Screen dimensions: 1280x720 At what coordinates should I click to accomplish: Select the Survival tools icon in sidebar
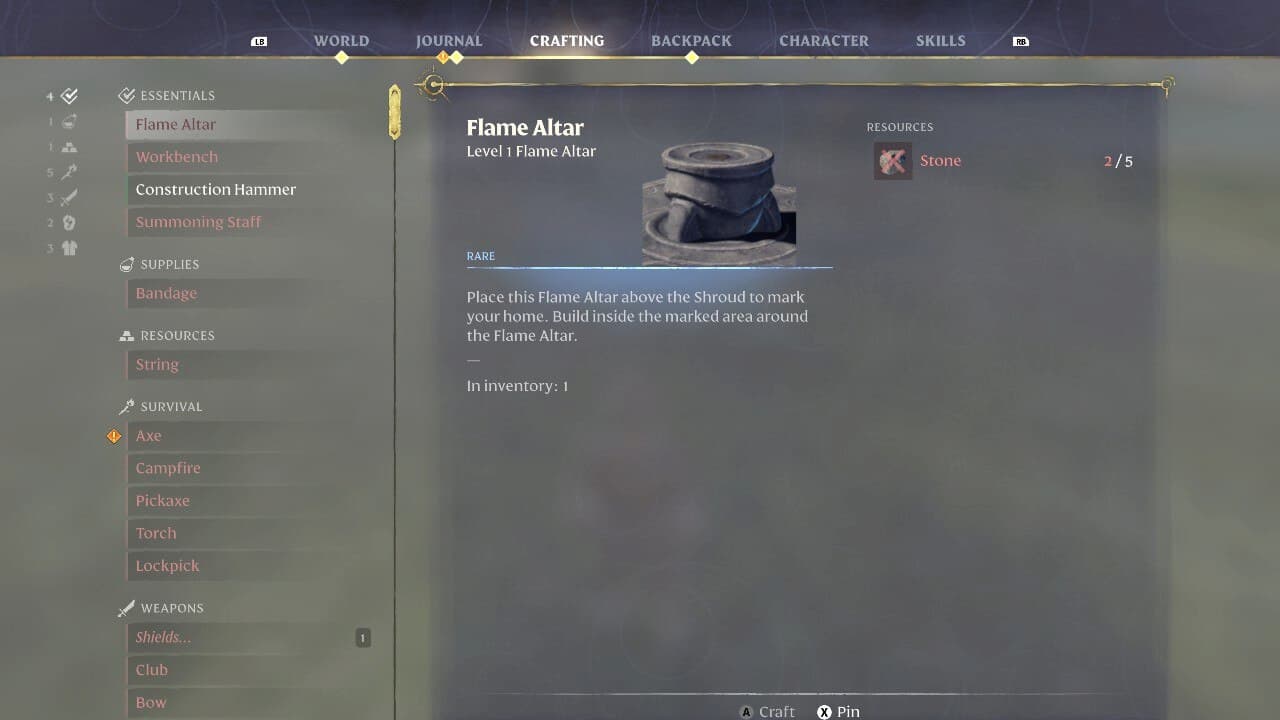(67, 172)
